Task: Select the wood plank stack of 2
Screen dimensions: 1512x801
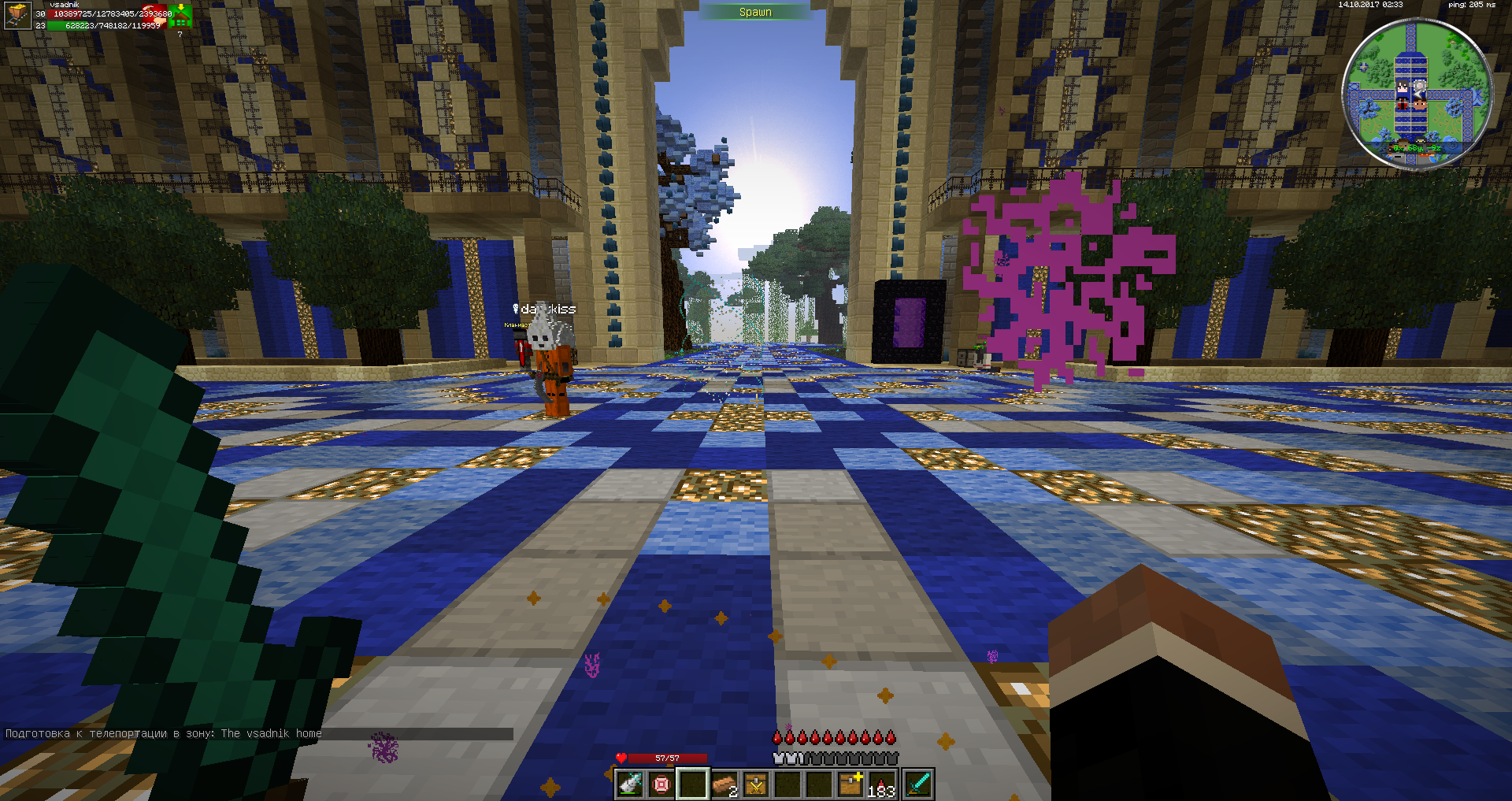Action: (724, 784)
